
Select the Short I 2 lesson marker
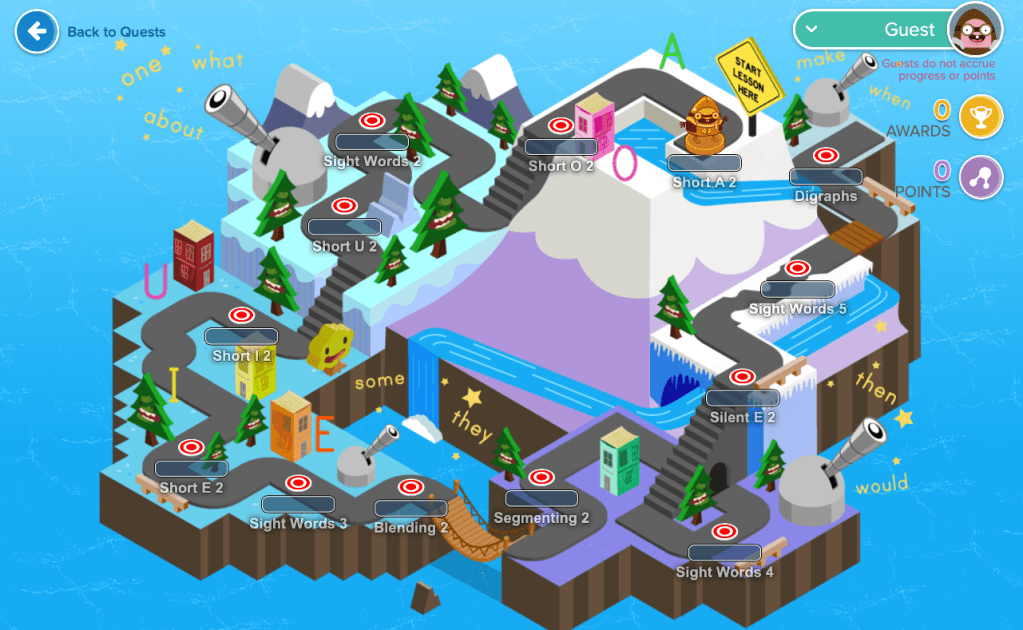[241, 315]
